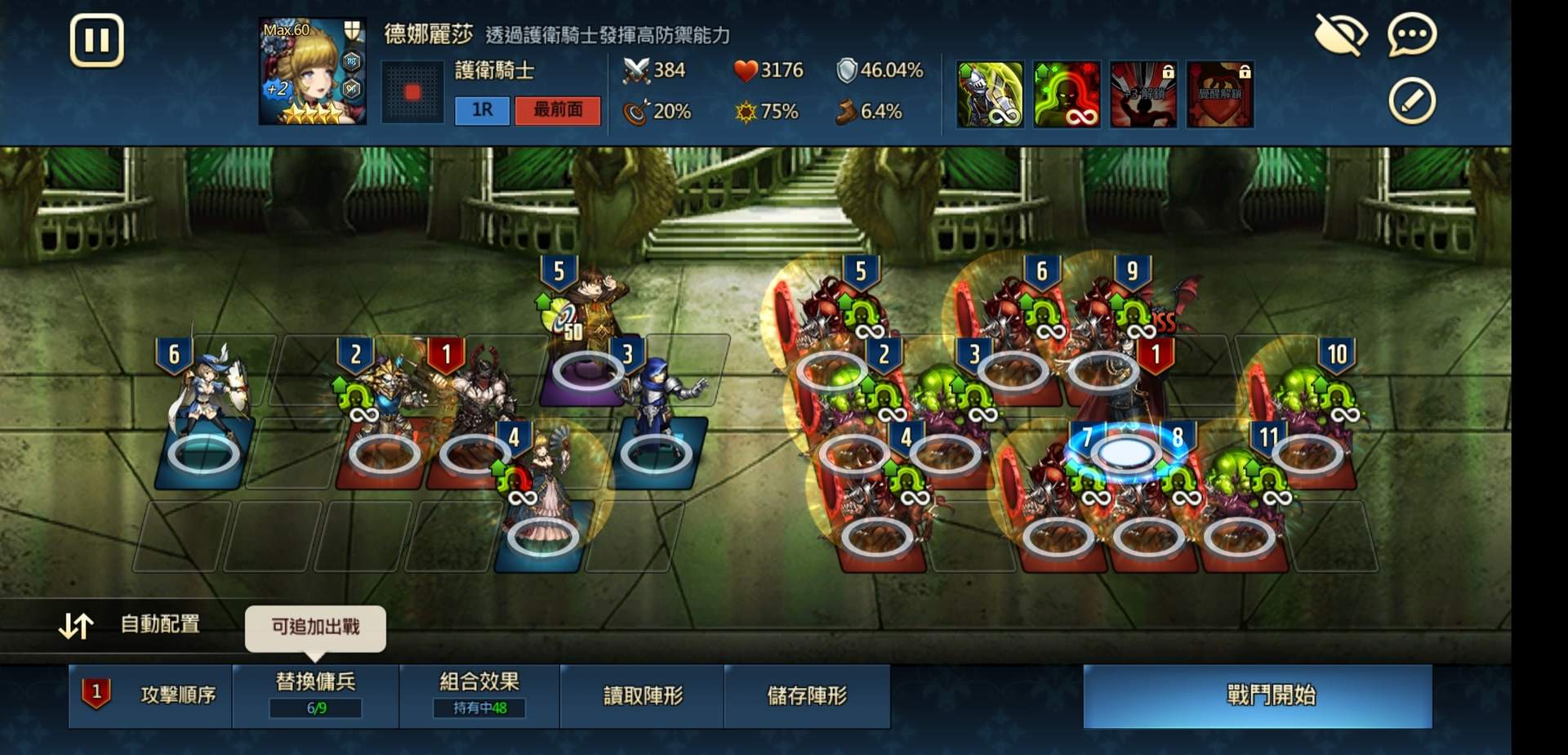Open the 組合效果 combo effects tab

(x=479, y=696)
